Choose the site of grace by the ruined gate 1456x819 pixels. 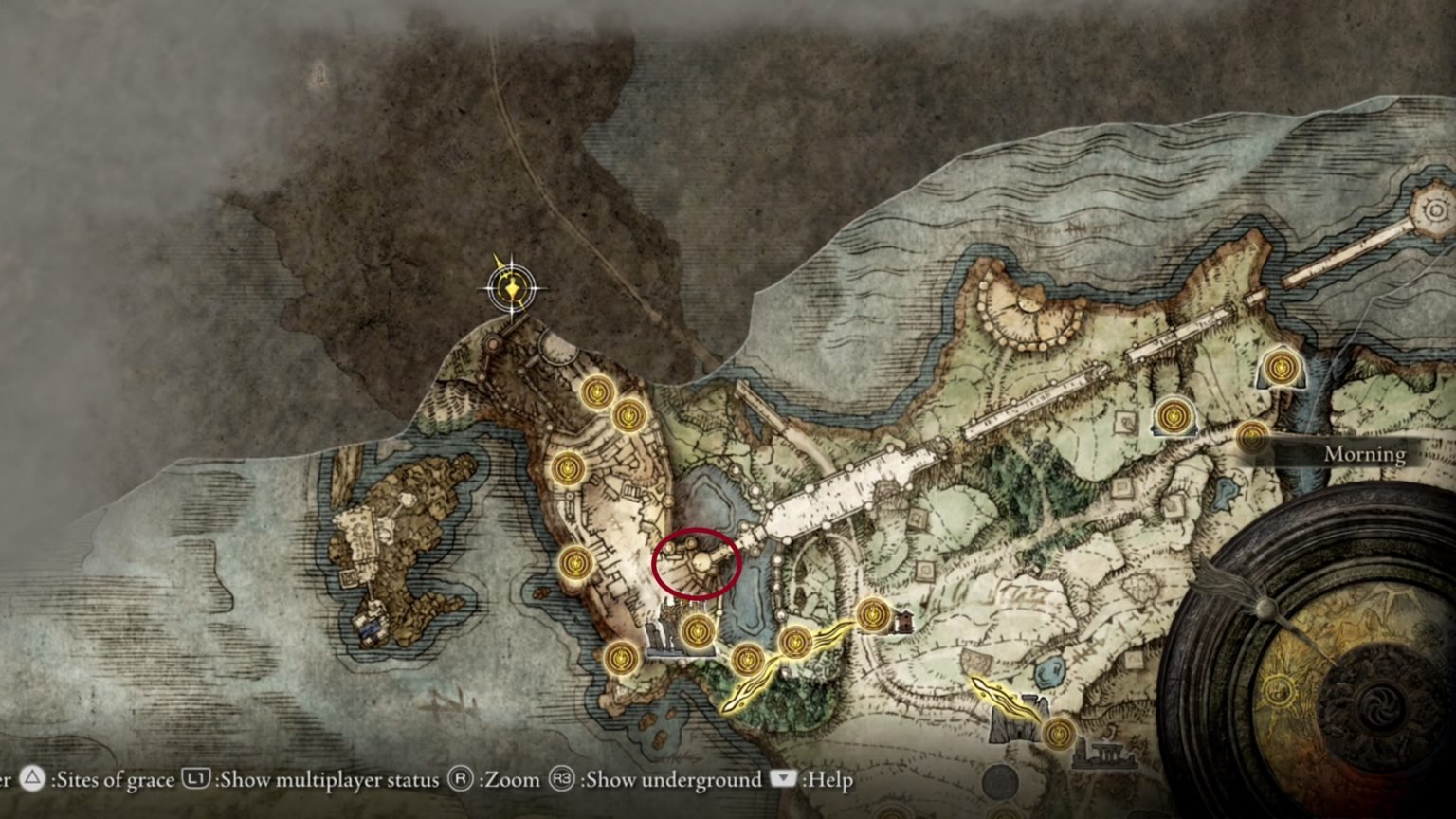[x=1059, y=732]
